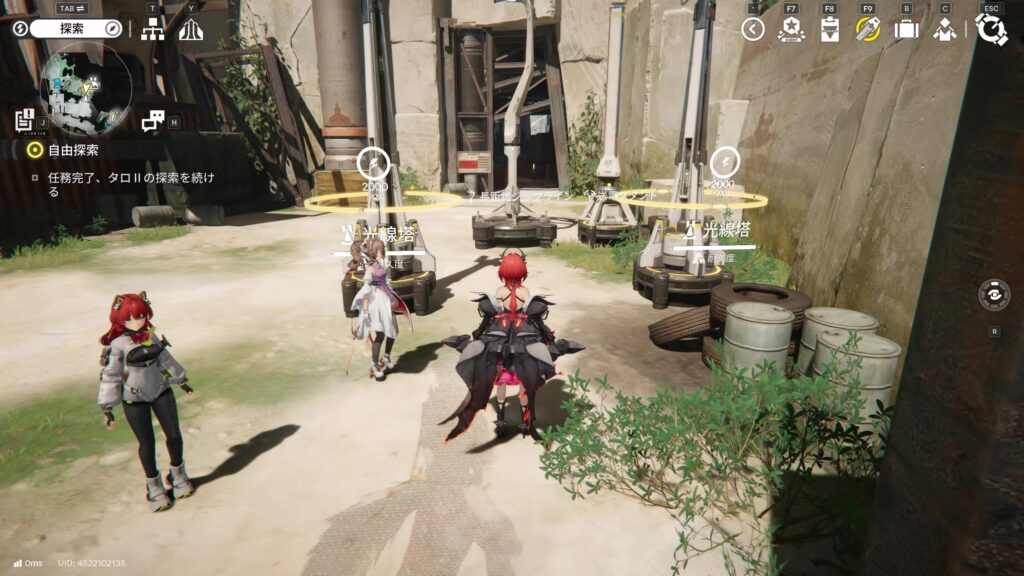Open the hierarchy tree icon menu
Image resolution: width=1024 pixels, height=576 pixels.
pyautogui.click(x=153, y=29)
